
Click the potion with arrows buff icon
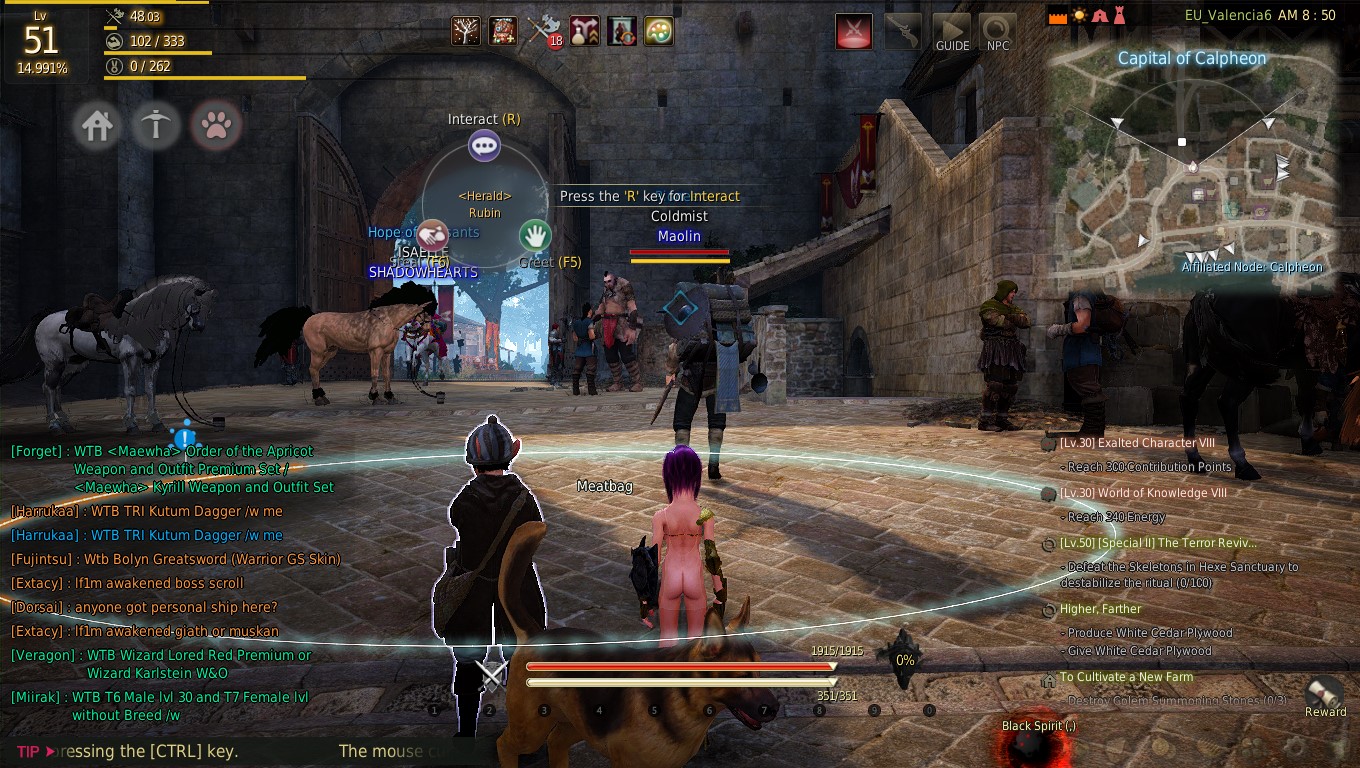coord(585,31)
